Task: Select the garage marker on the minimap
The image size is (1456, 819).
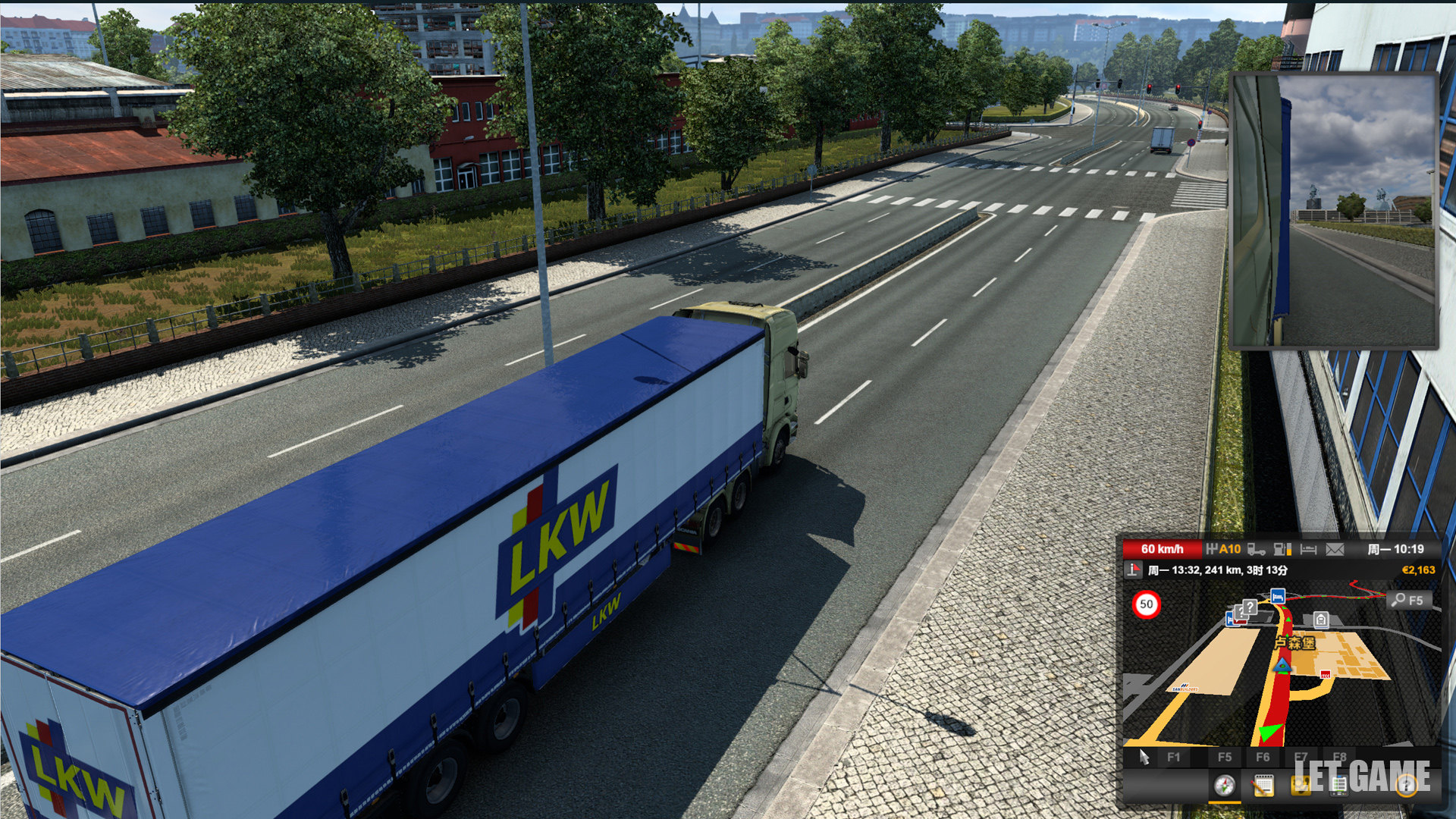Action: (x=1321, y=620)
